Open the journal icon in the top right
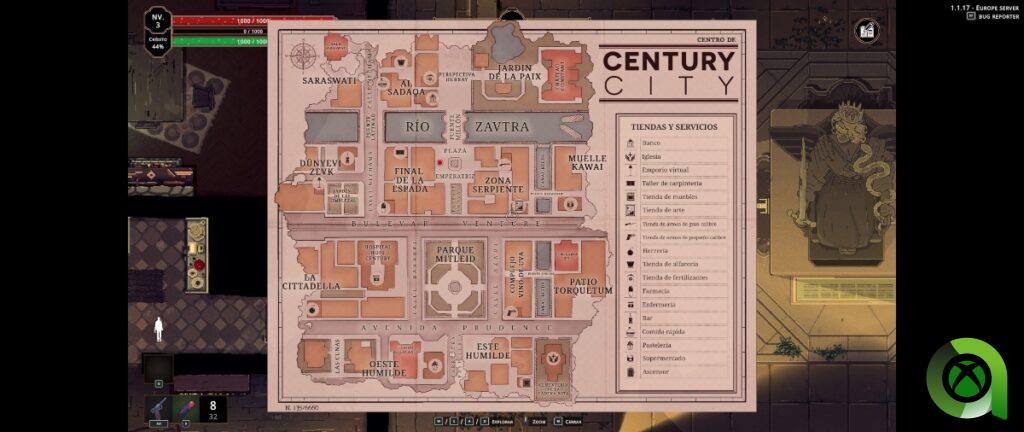 click(x=866, y=30)
